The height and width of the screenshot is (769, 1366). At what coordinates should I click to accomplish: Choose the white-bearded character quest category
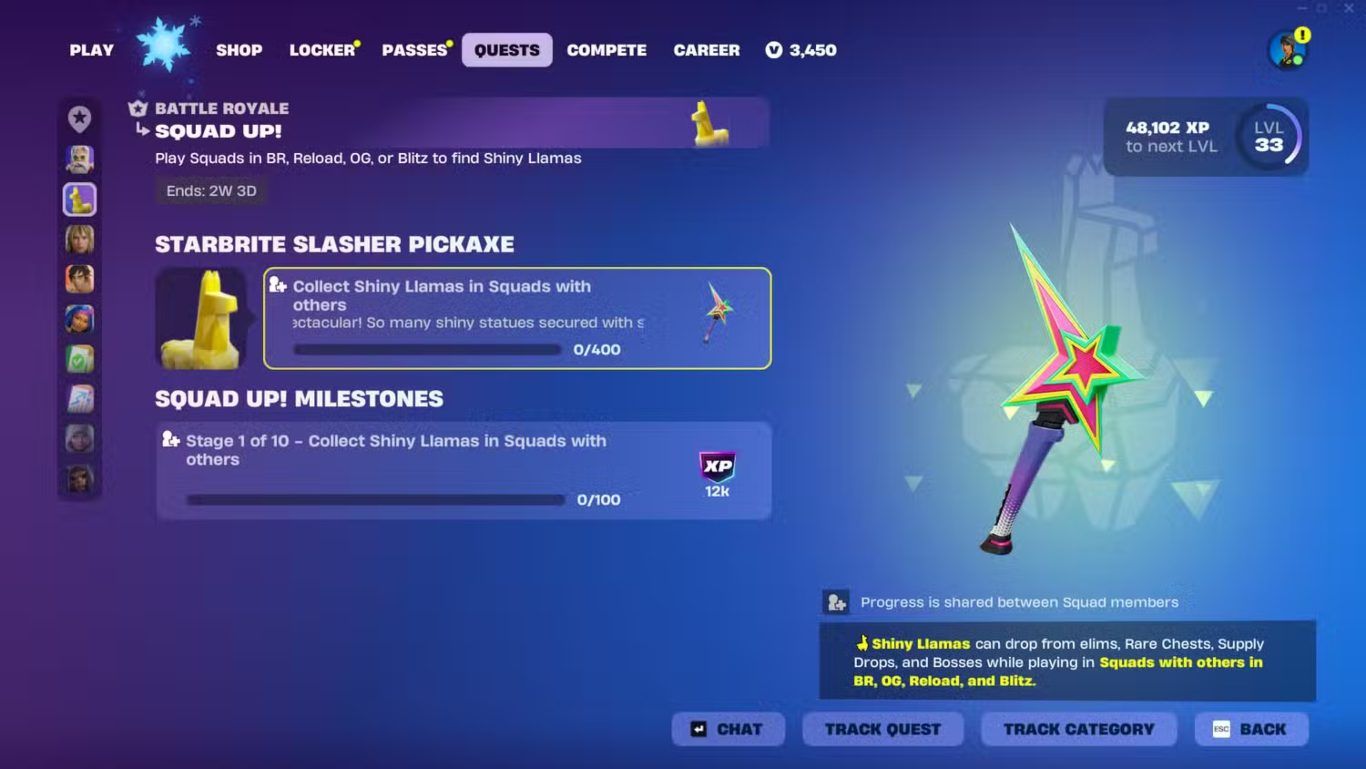click(80, 159)
